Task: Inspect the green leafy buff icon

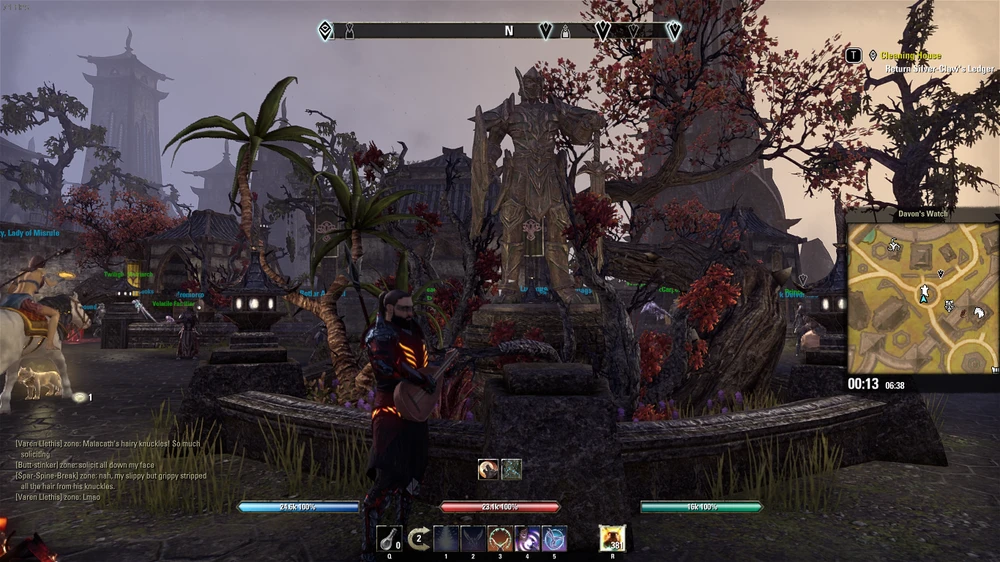Action: click(511, 469)
